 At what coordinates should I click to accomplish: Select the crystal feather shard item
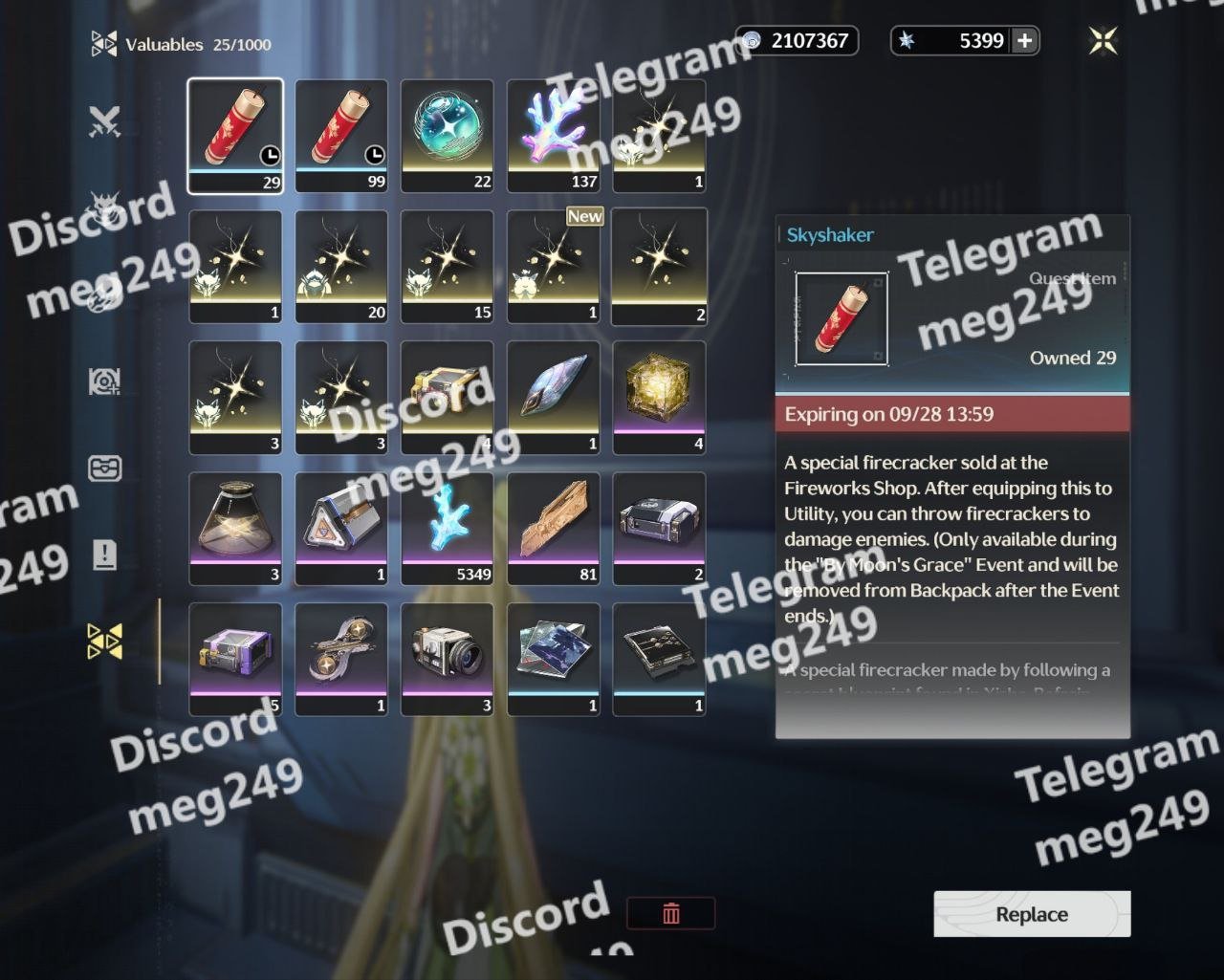coord(554,398)
